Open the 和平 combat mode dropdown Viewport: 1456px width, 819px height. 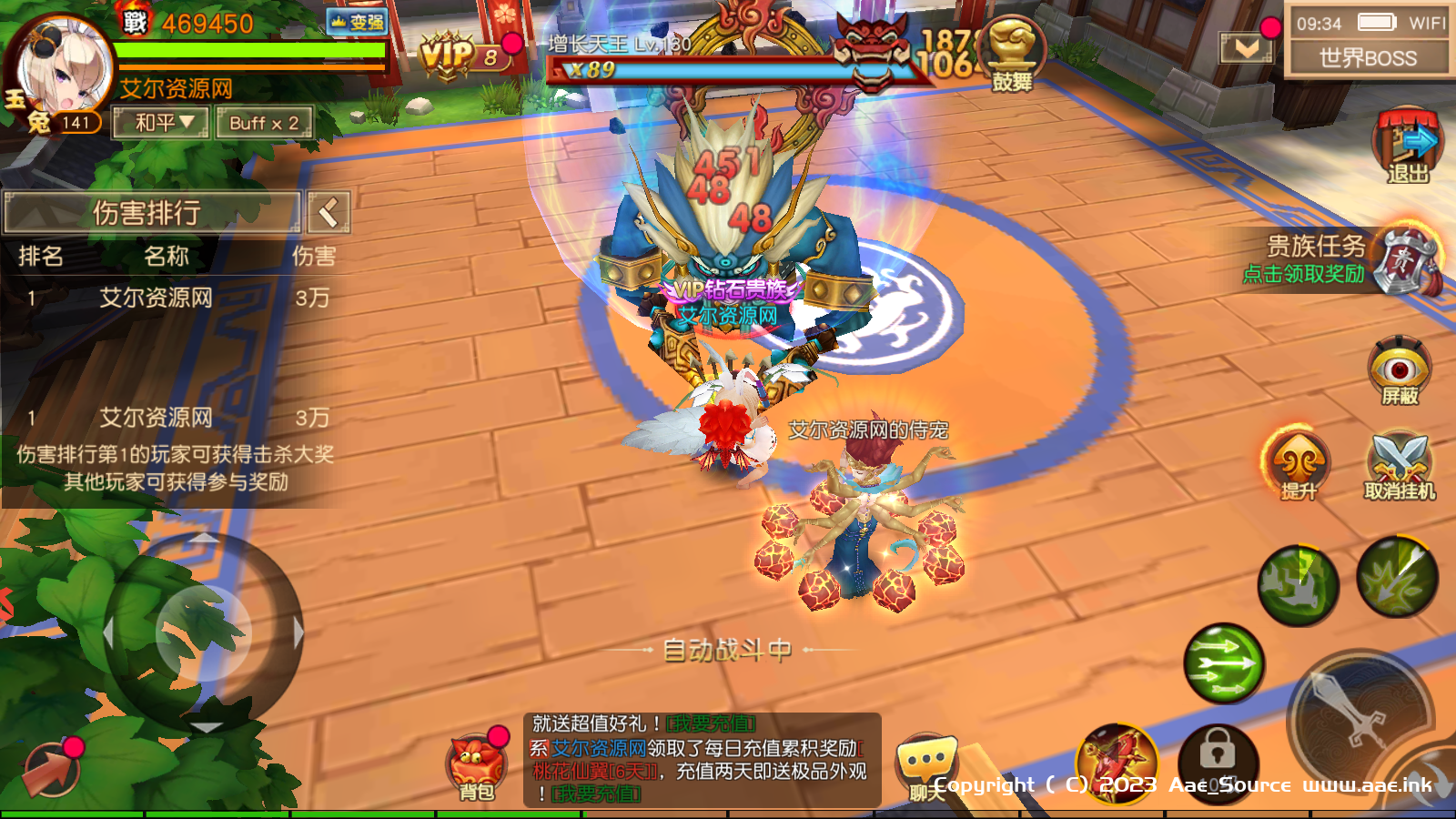[161, 123]
